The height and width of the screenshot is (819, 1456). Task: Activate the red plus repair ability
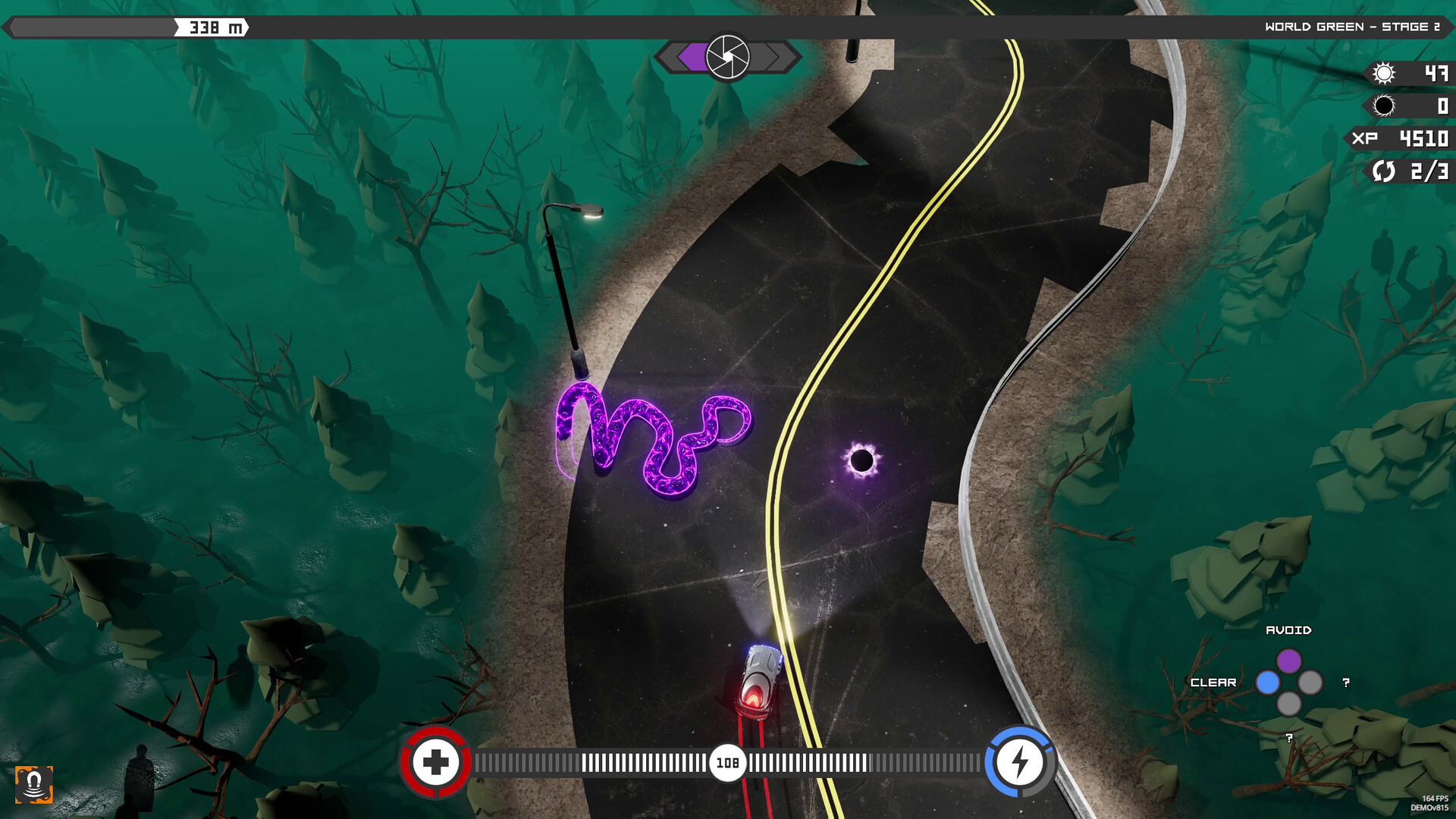(435, 762)
